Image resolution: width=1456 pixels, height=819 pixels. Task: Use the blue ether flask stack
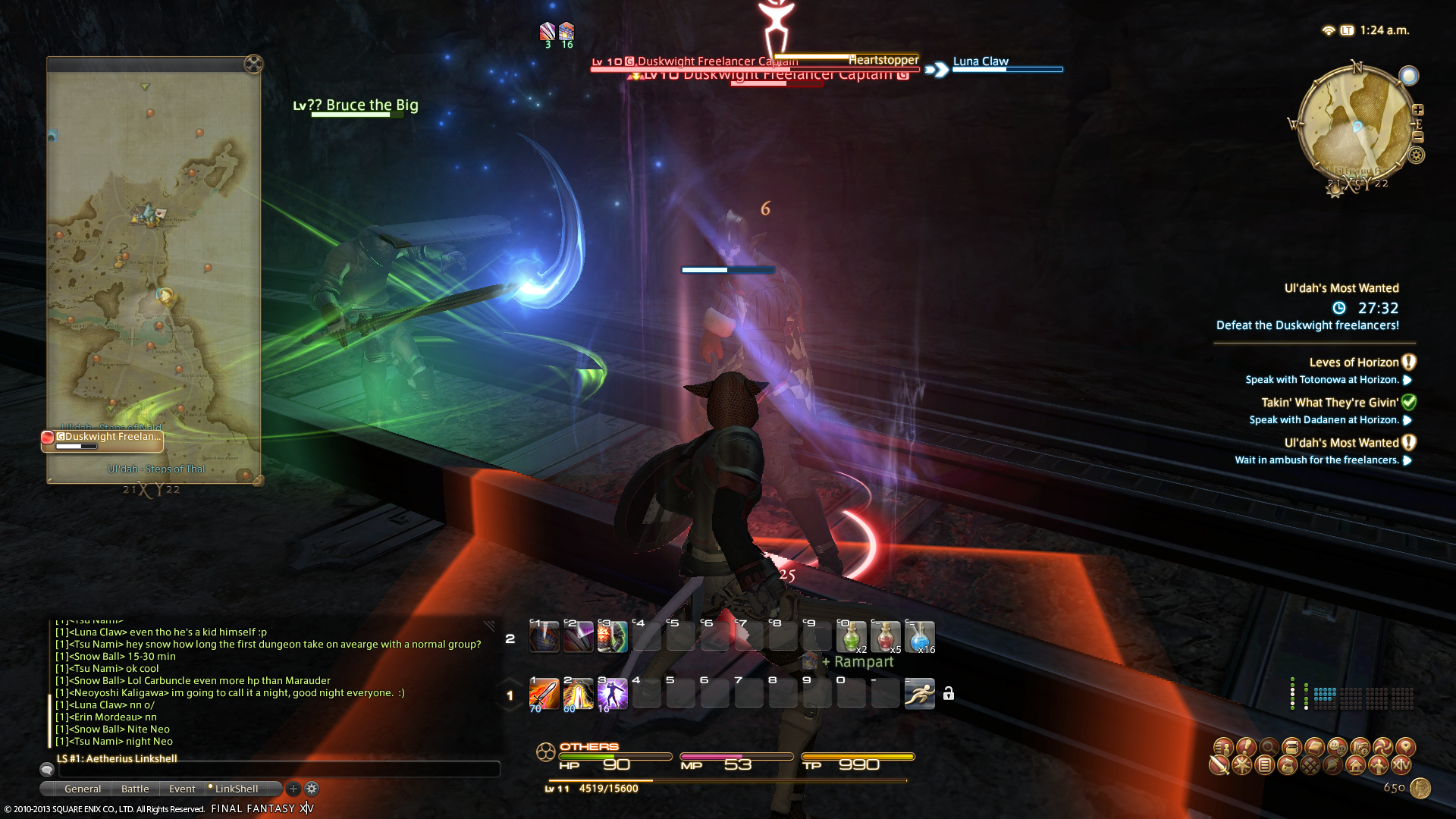click(x=919, y=637)
